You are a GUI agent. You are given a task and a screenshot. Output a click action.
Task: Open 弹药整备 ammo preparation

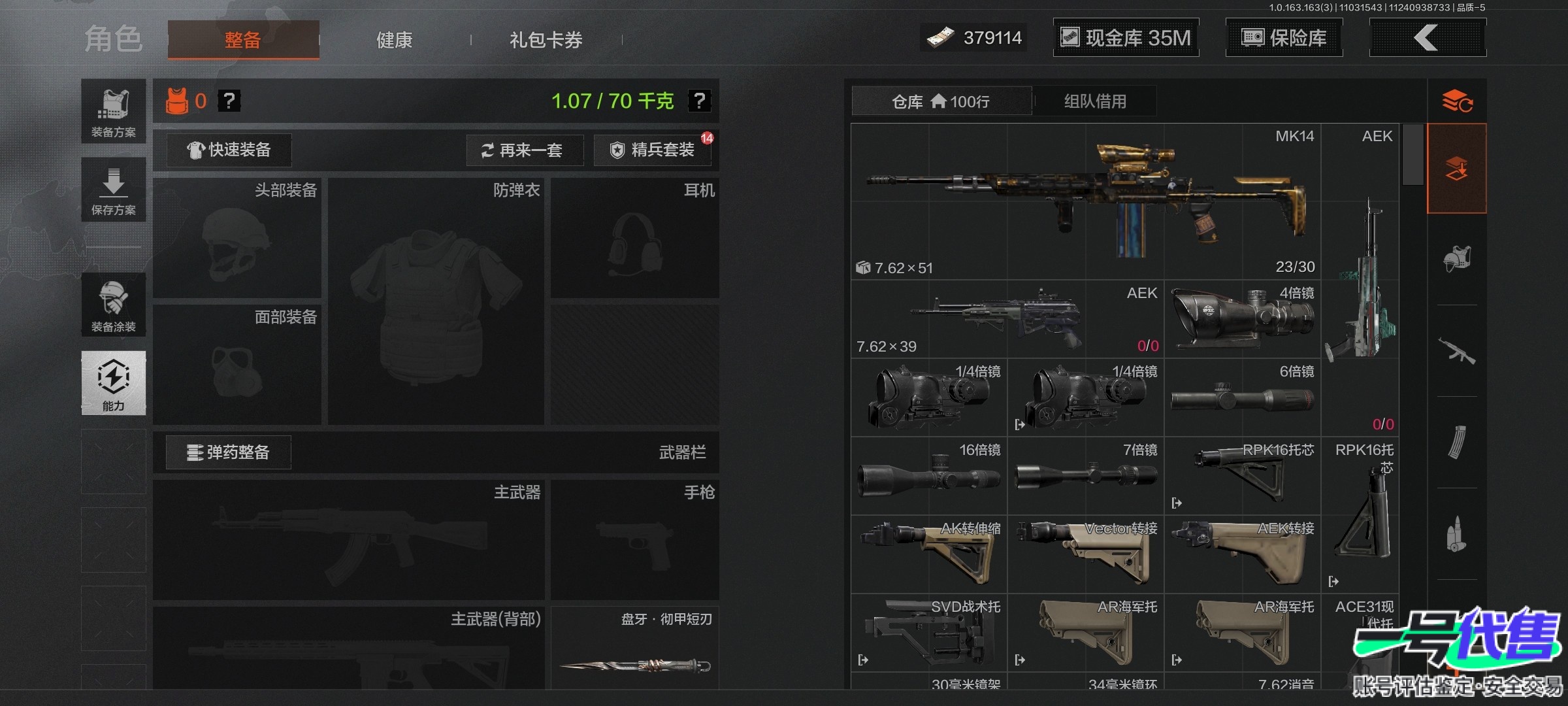click(228, 452)
